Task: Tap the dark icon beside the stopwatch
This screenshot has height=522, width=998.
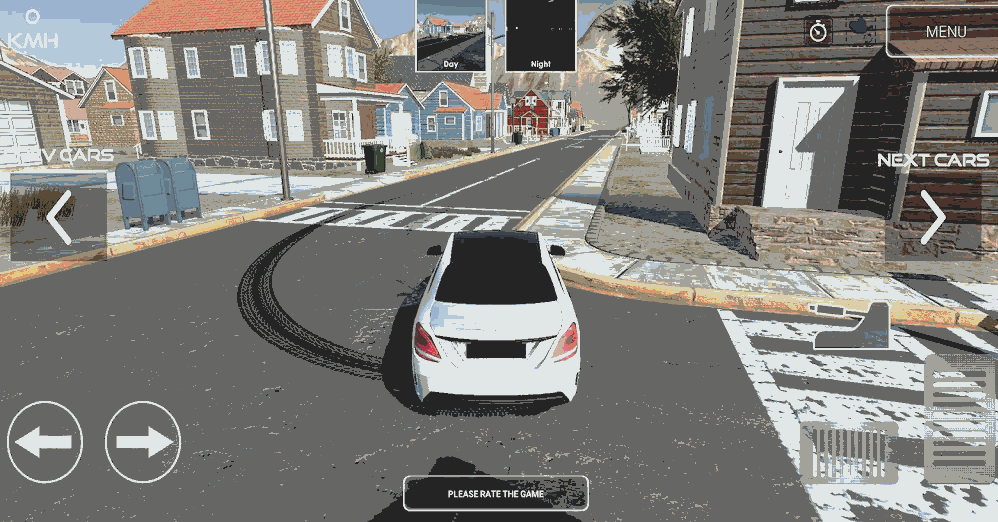Action: coord(860,28)
